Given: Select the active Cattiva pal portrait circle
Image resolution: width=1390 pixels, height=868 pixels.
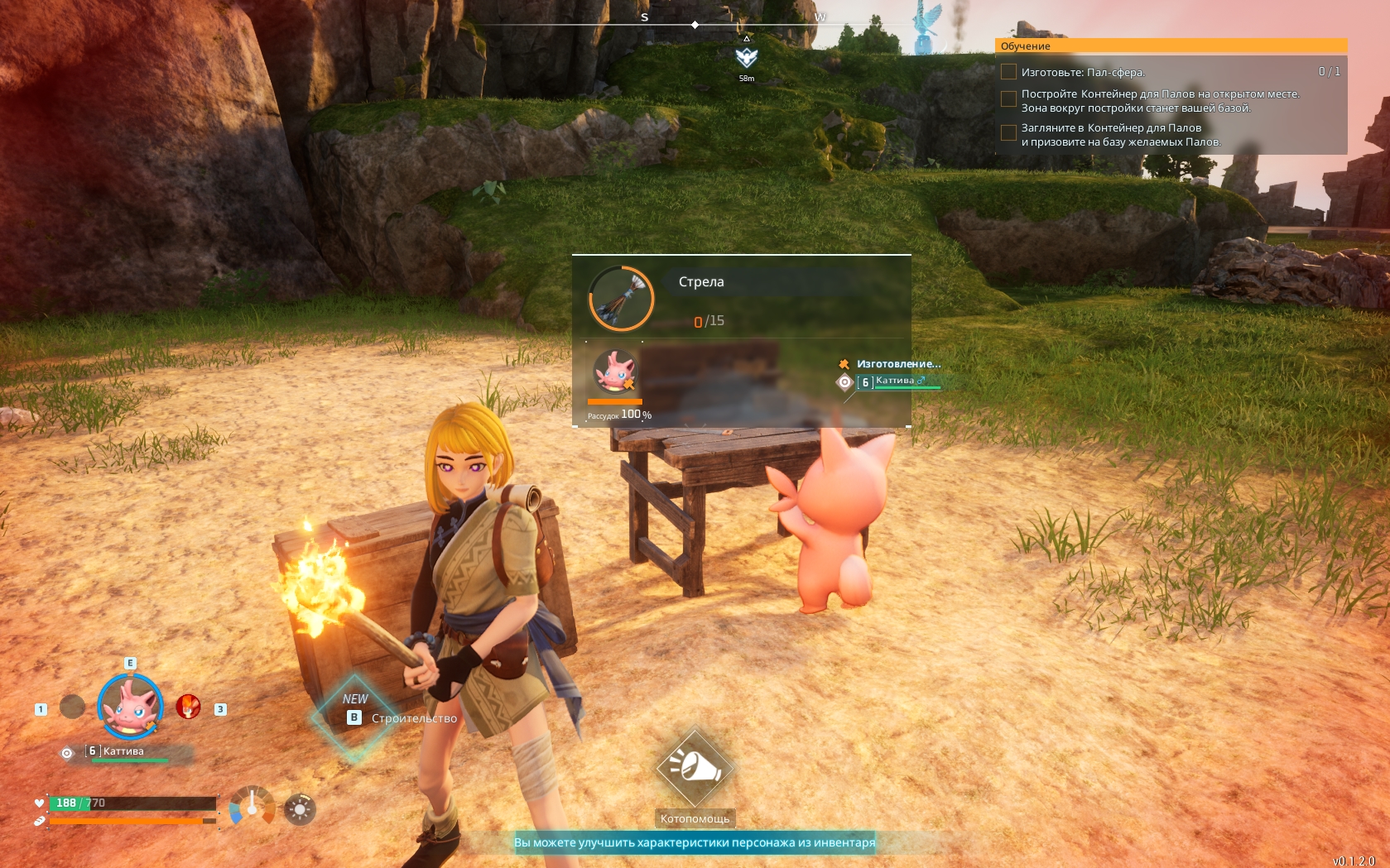Looking at the screenshot, I should coord(130,706).
